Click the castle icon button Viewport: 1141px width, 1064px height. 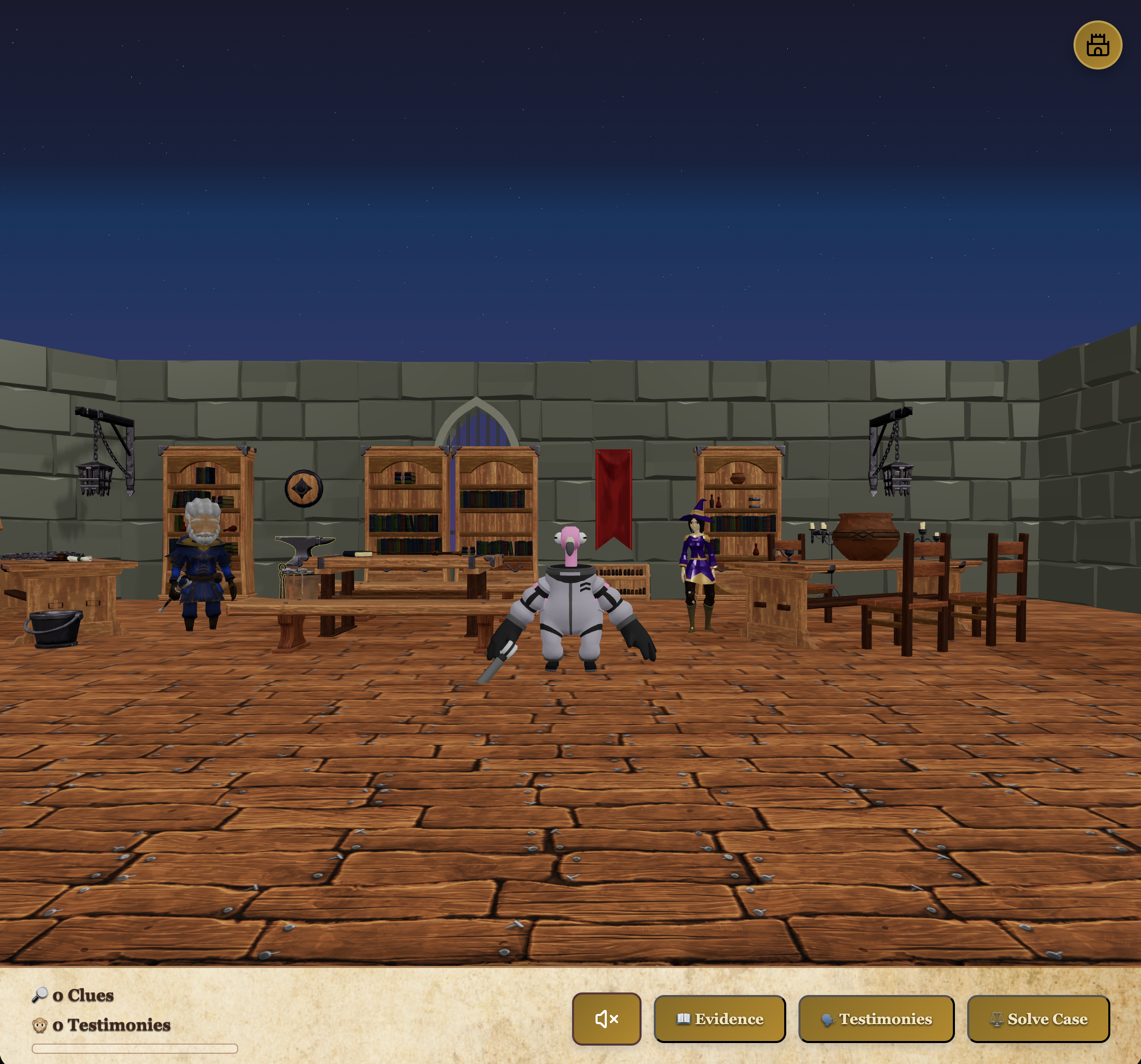click(x=1097, y=45)
